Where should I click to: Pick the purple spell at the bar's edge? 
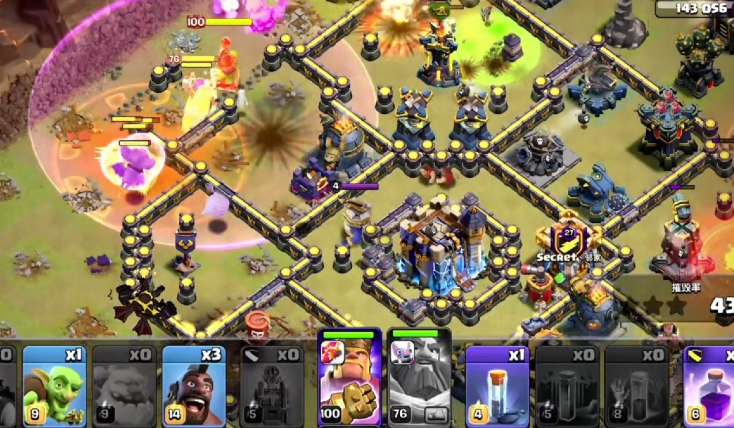point(712,385)
